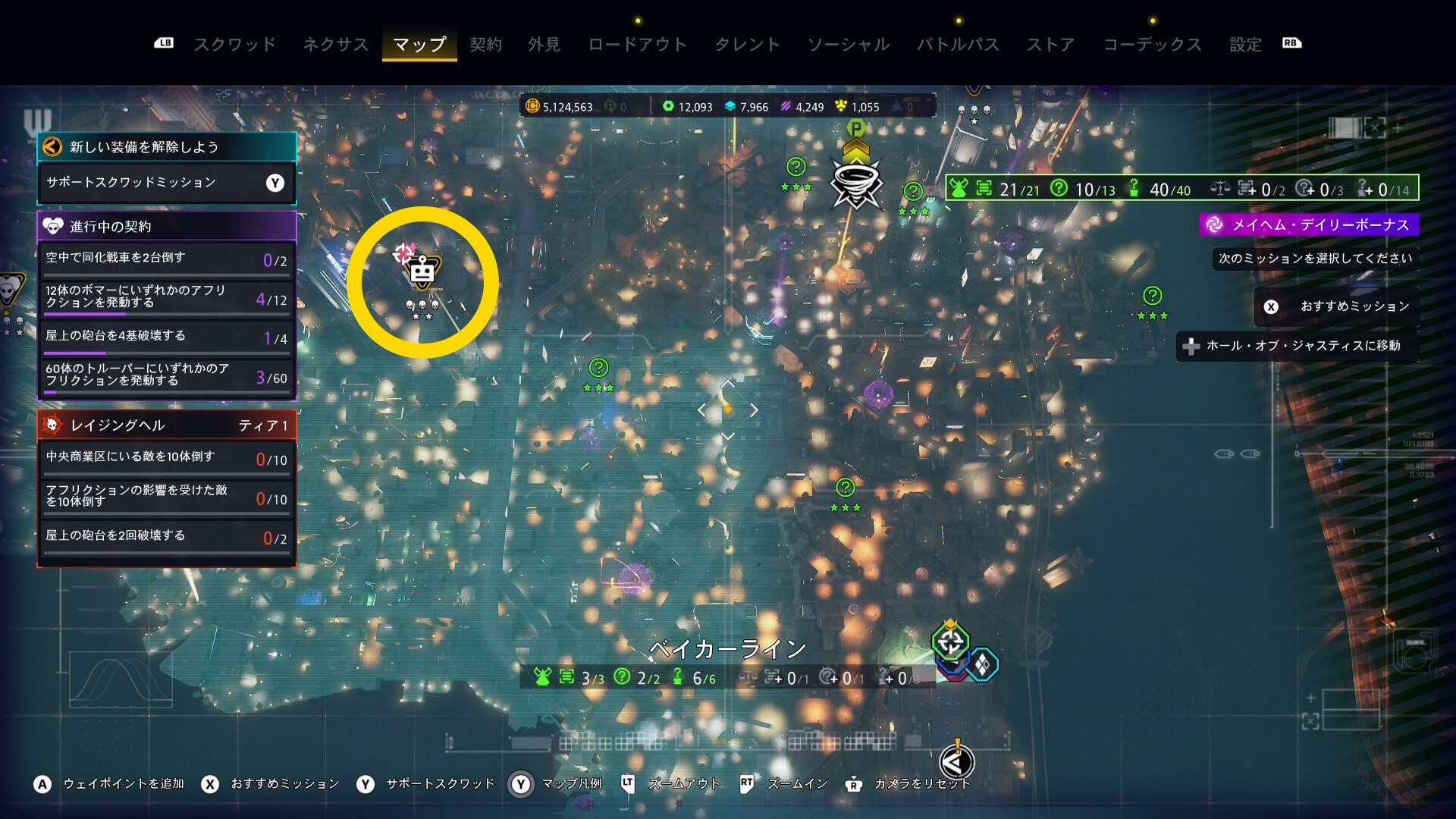Image resolution: width=1456 pixels, height=819 pixels.
Task: Select ホール・オブ・ジャスティスに移動
Action: coord(1298,346)
